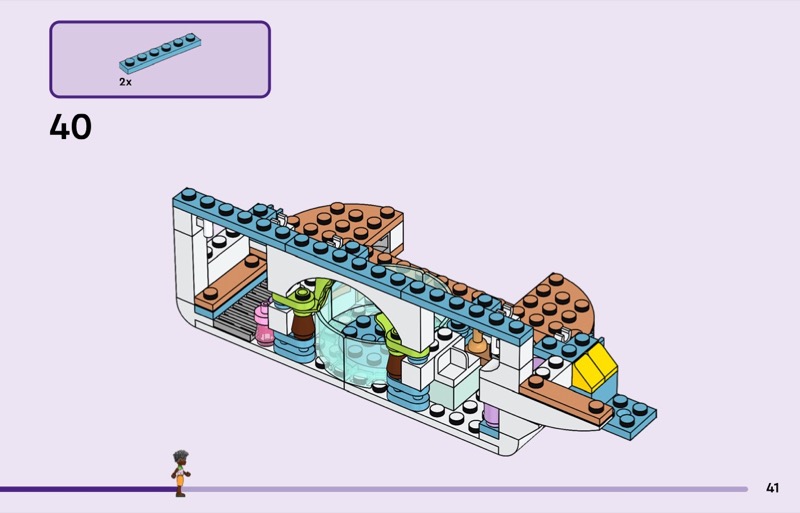Click the minifigure marker on the progress bar
This screenshot has height=513, width=800.
coord(180,473)
